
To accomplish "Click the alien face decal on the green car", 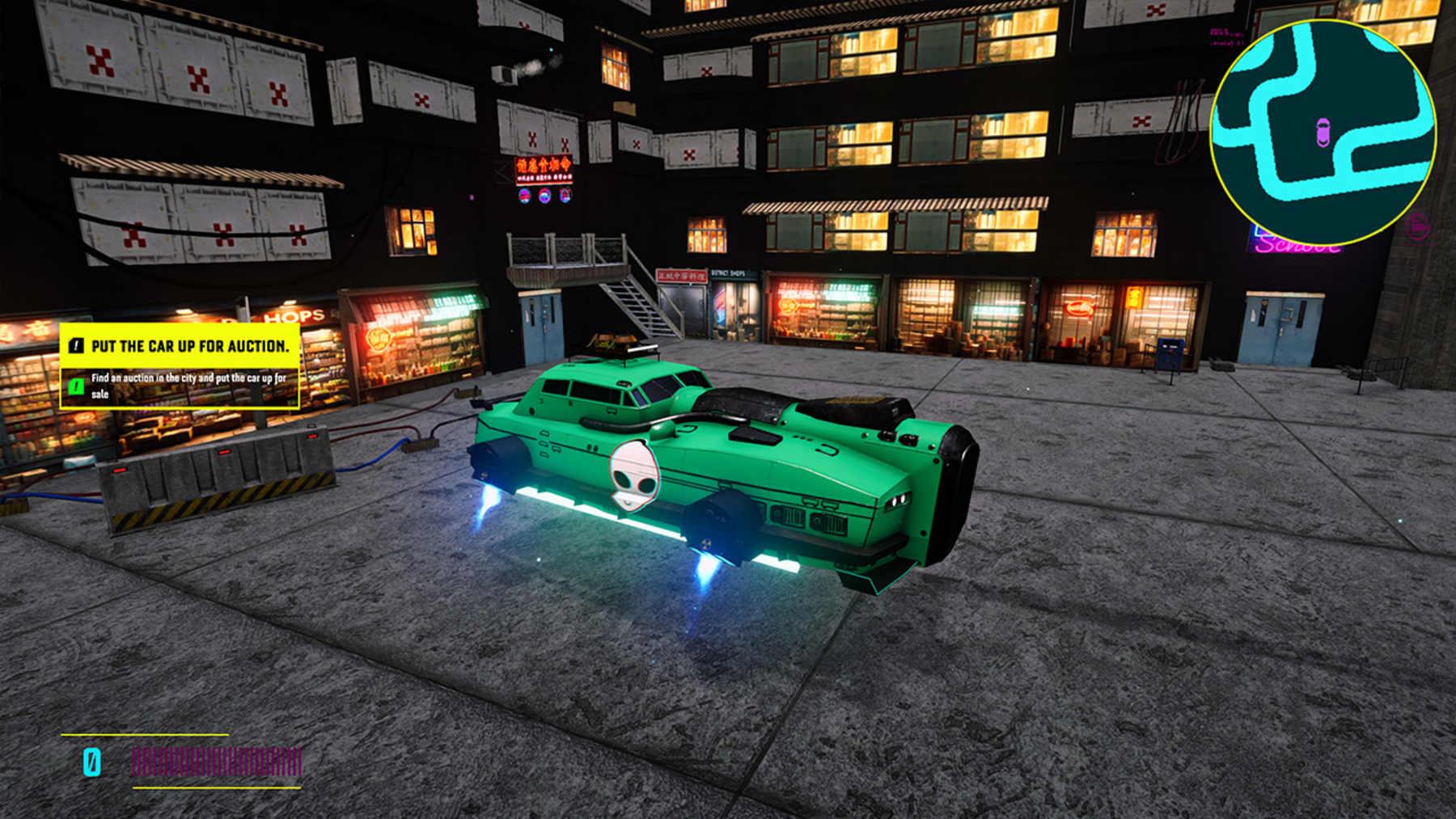I will 633,477.
